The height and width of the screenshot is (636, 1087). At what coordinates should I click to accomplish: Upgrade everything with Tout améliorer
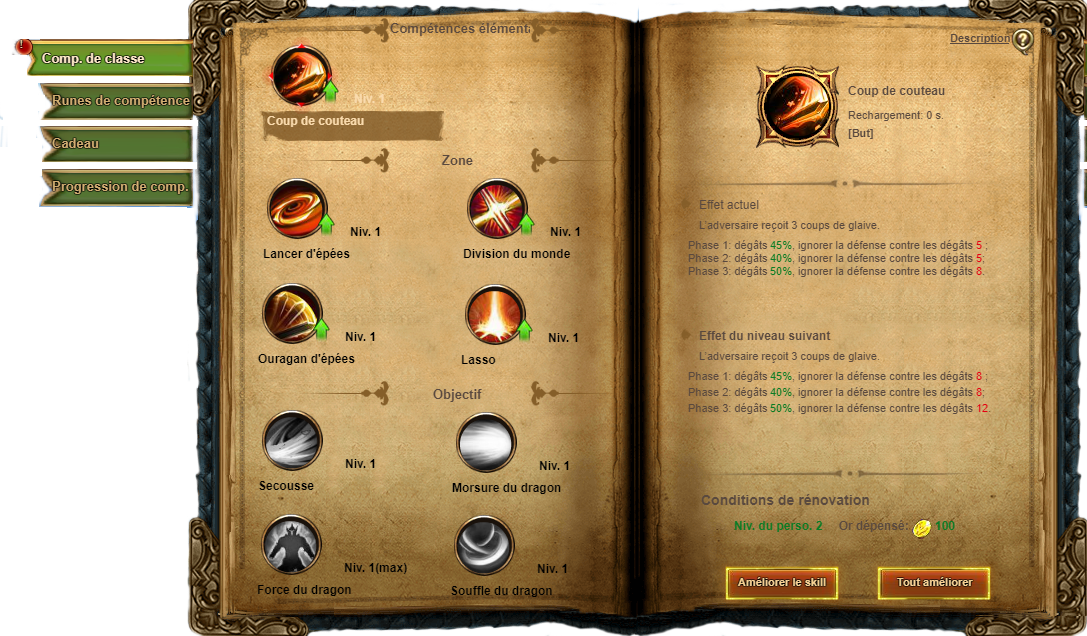click(x=934, y=582)
